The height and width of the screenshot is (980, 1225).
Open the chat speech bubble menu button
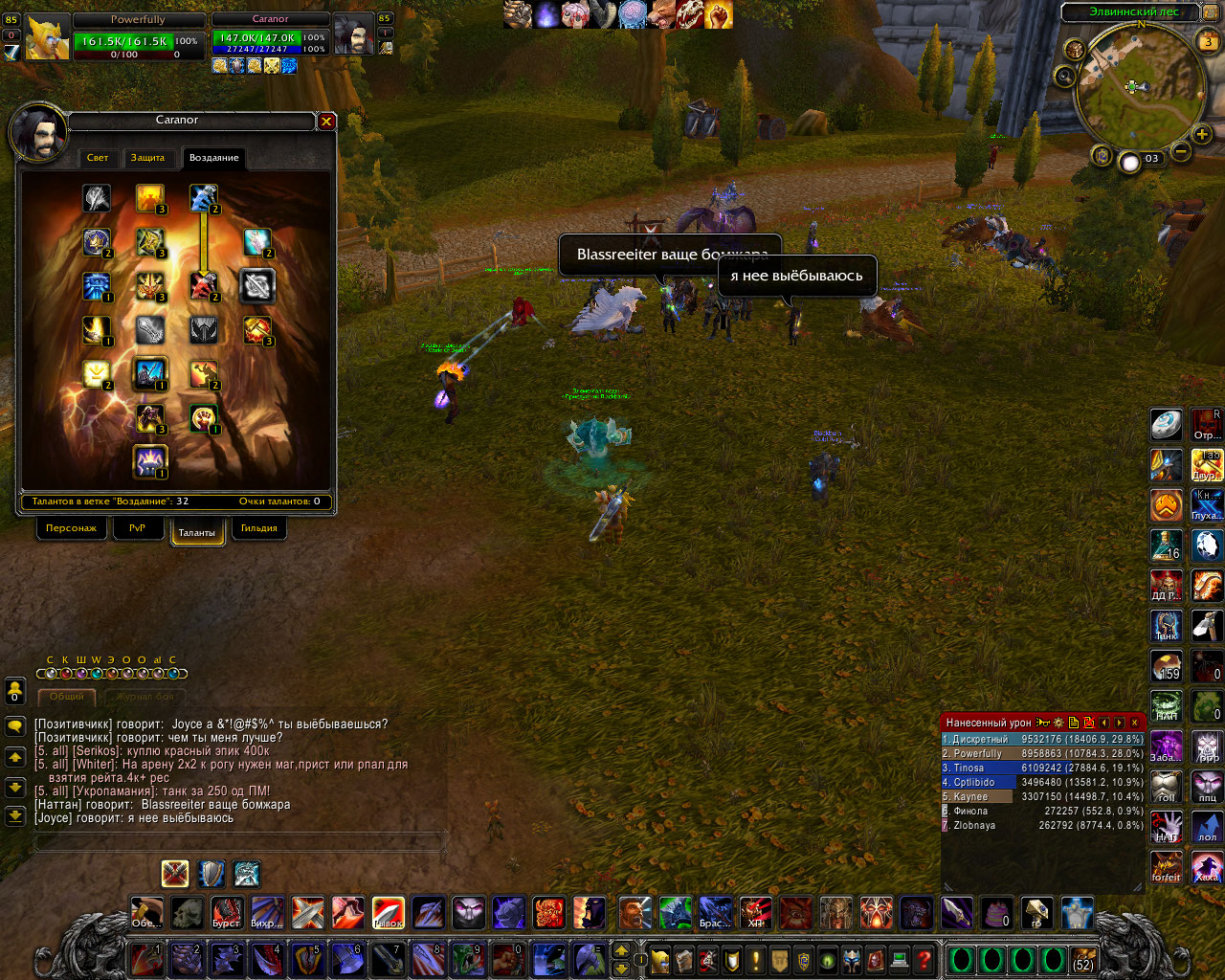click(x=15, y=727)
